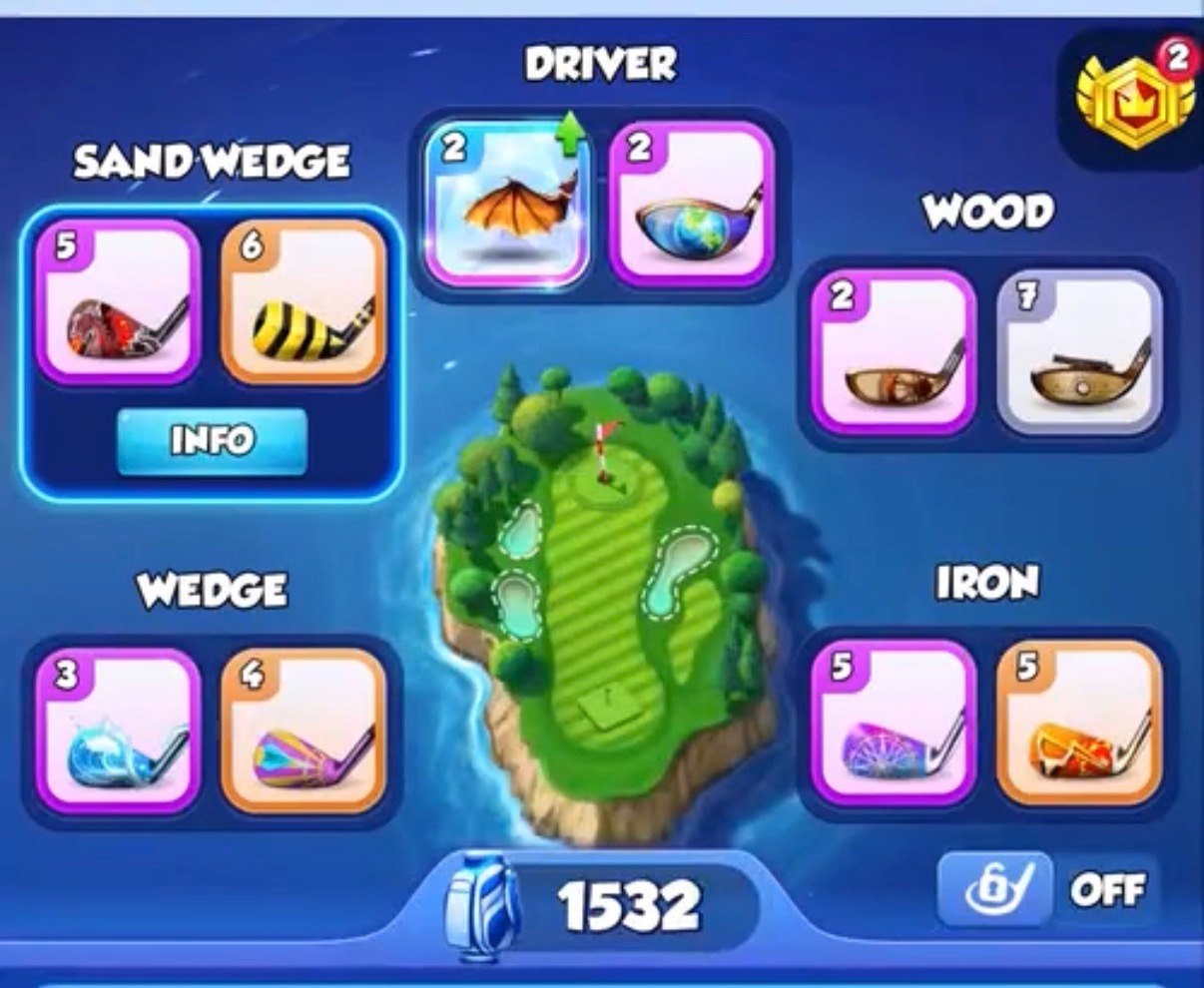Choose the pink-purple level 4 wedge
The height and width of the screenshot is (988, 1204).
click(x=302, y=731)
